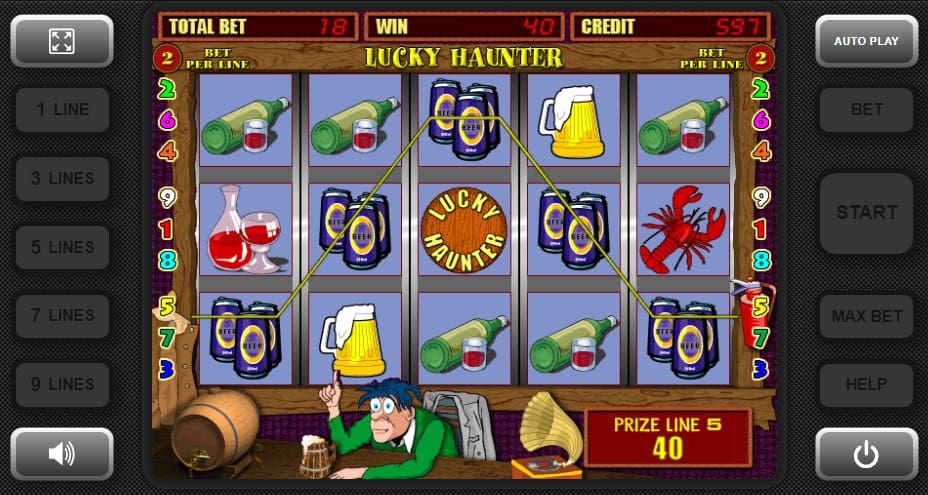Spin the reels with START
Screen dimensions: 928x495
coord(866,212)
